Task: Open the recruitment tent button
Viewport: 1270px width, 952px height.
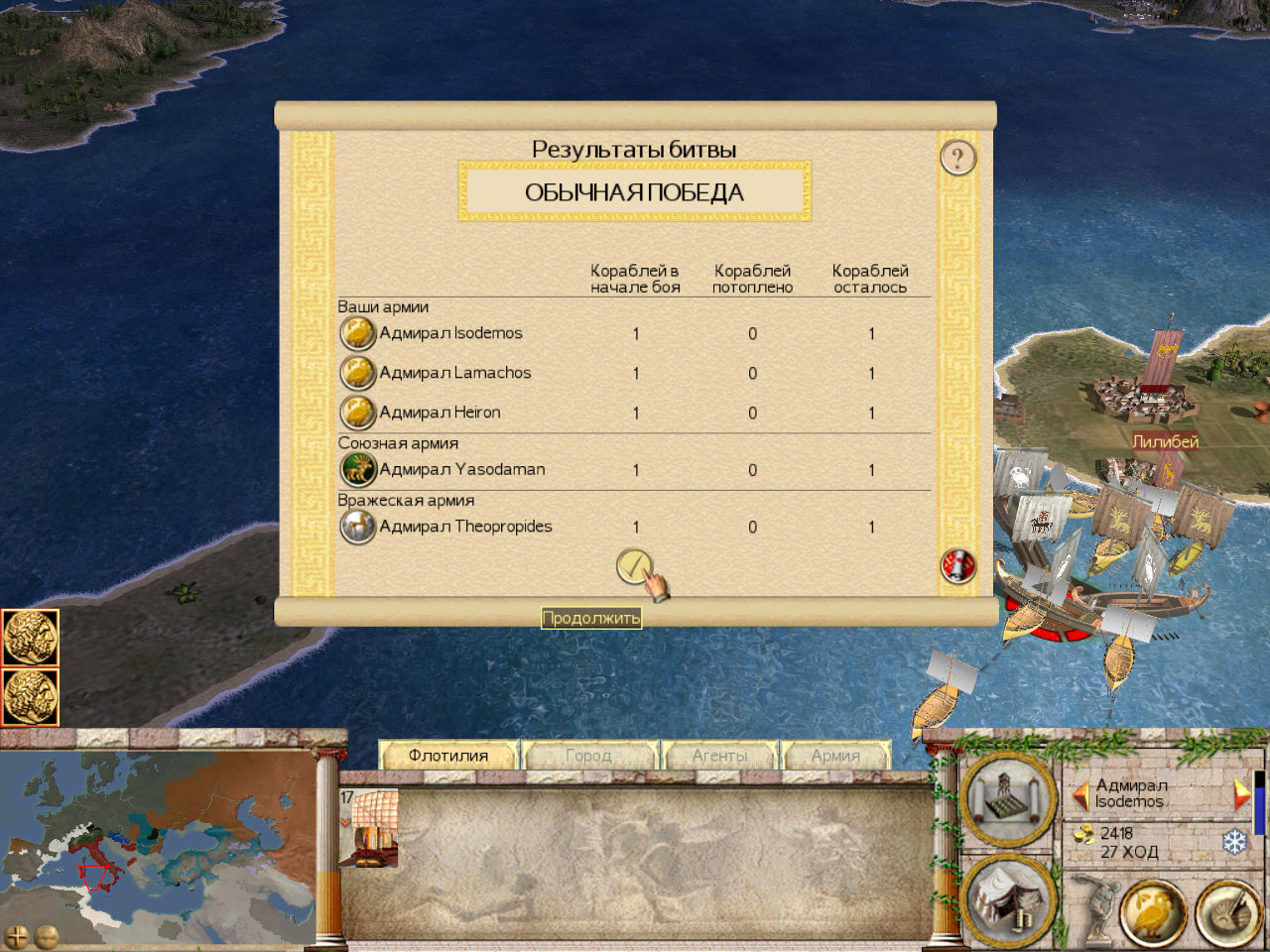Action: (x=1007, y=900)
